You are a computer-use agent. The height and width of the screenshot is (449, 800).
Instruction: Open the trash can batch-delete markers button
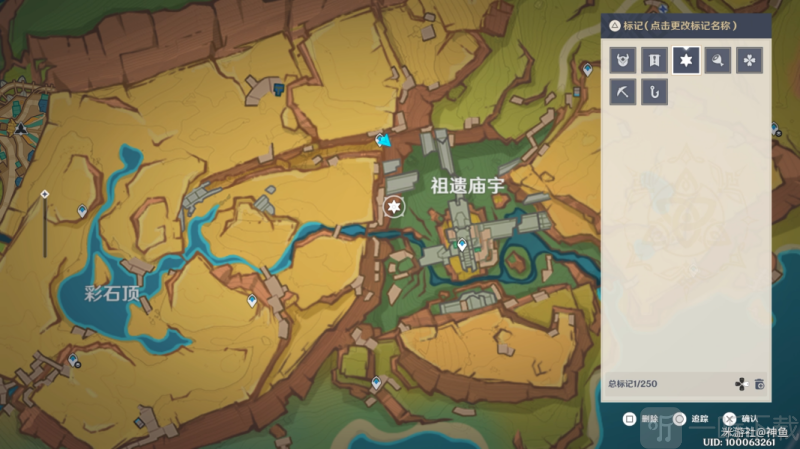click(760, 384)
